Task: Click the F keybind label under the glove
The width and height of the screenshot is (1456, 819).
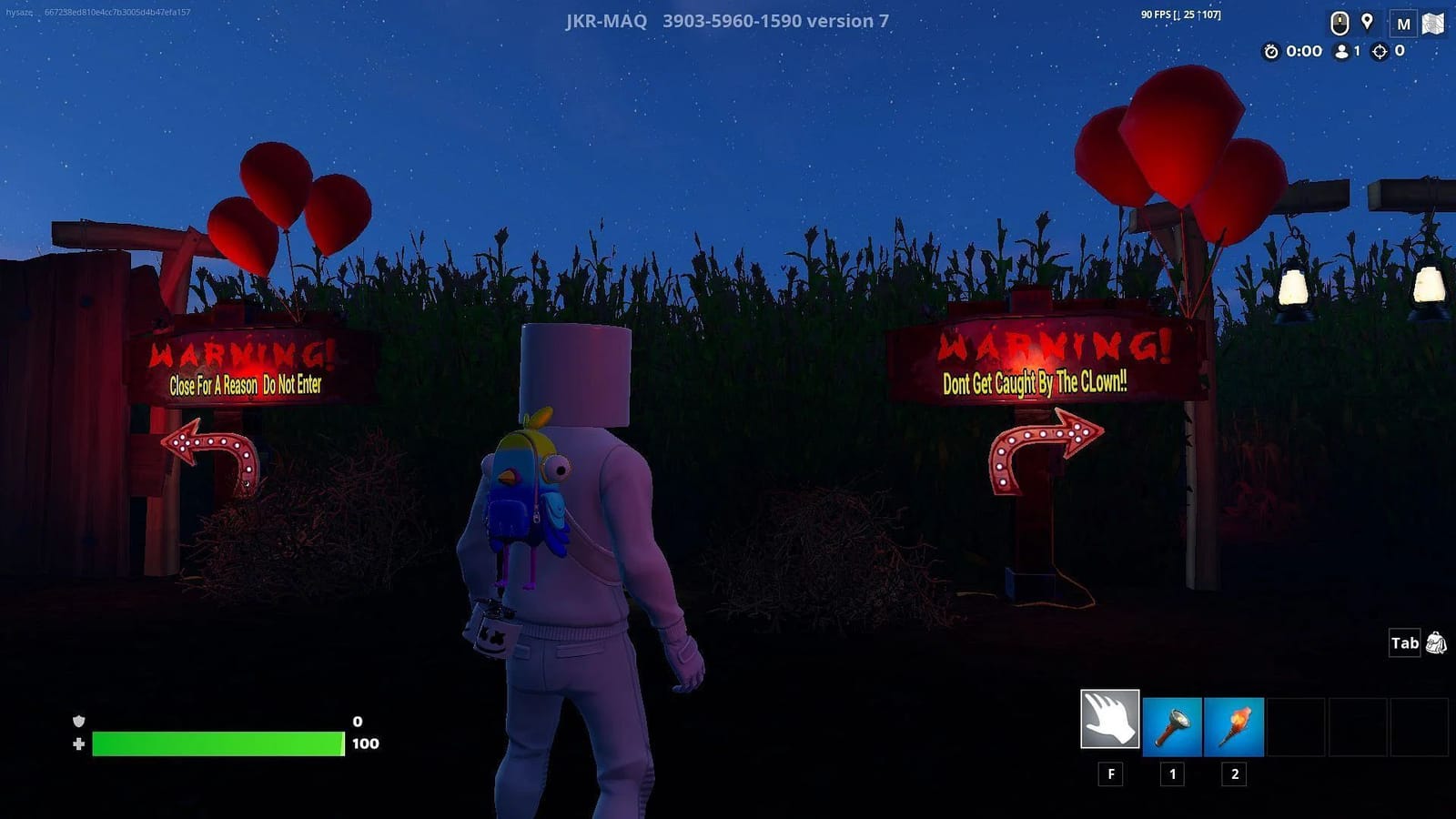Action: pos(1110,773)
